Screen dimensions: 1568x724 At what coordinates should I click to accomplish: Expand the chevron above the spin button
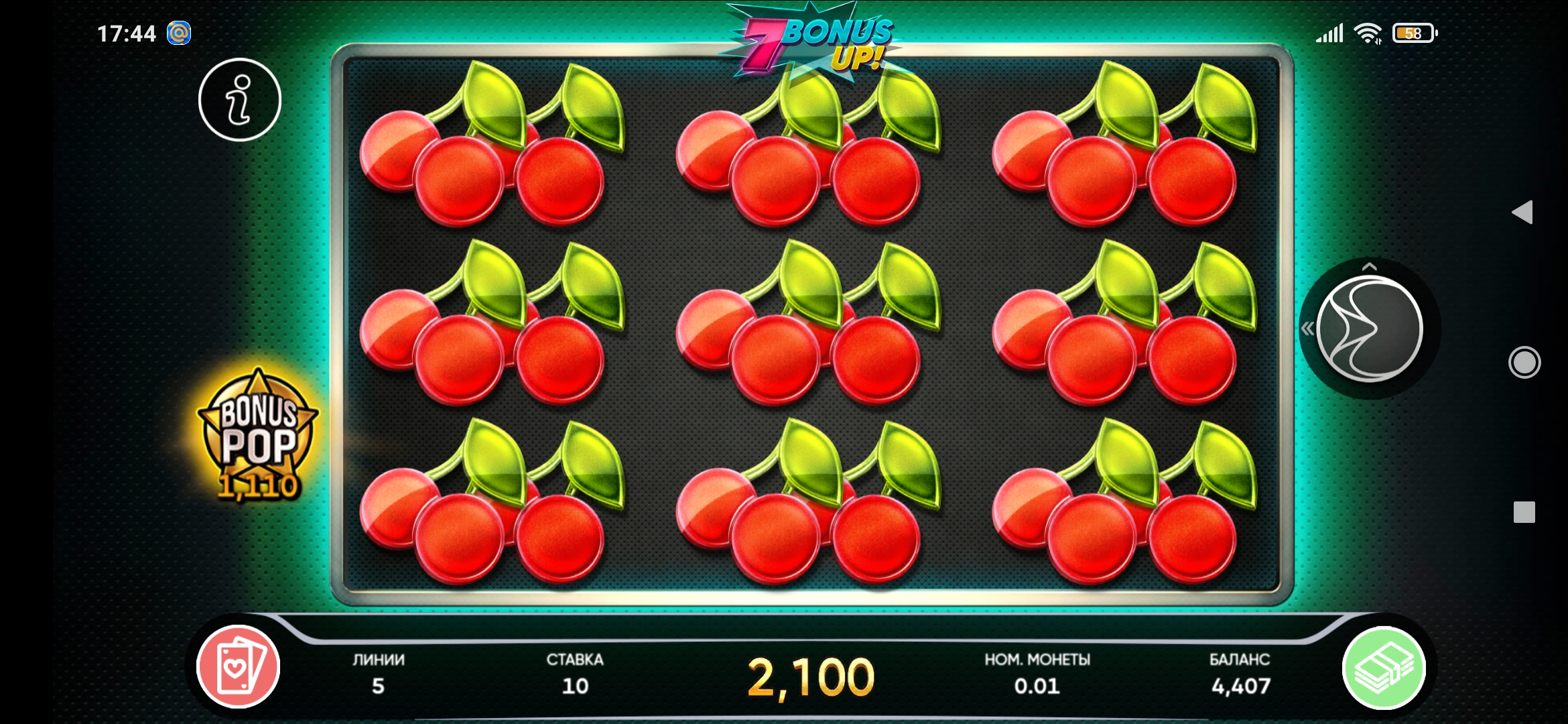[x=1369, y=267]
